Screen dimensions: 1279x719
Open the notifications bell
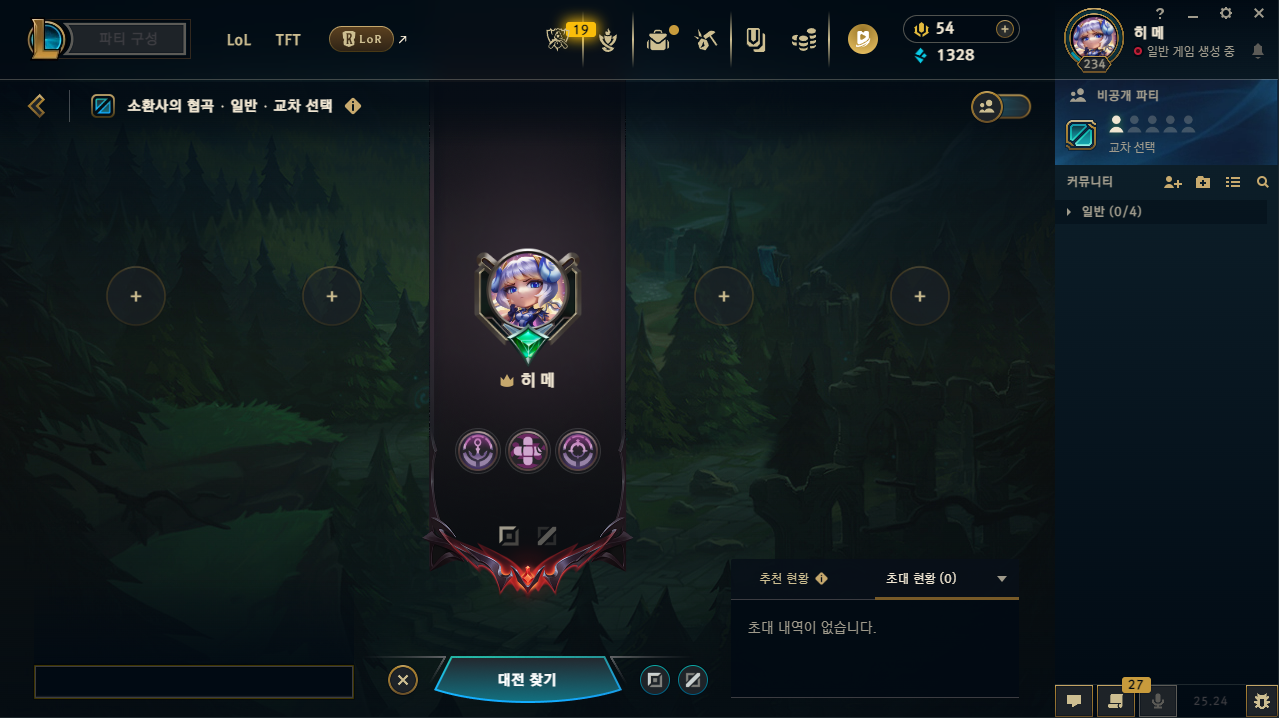coord(1257,50)
